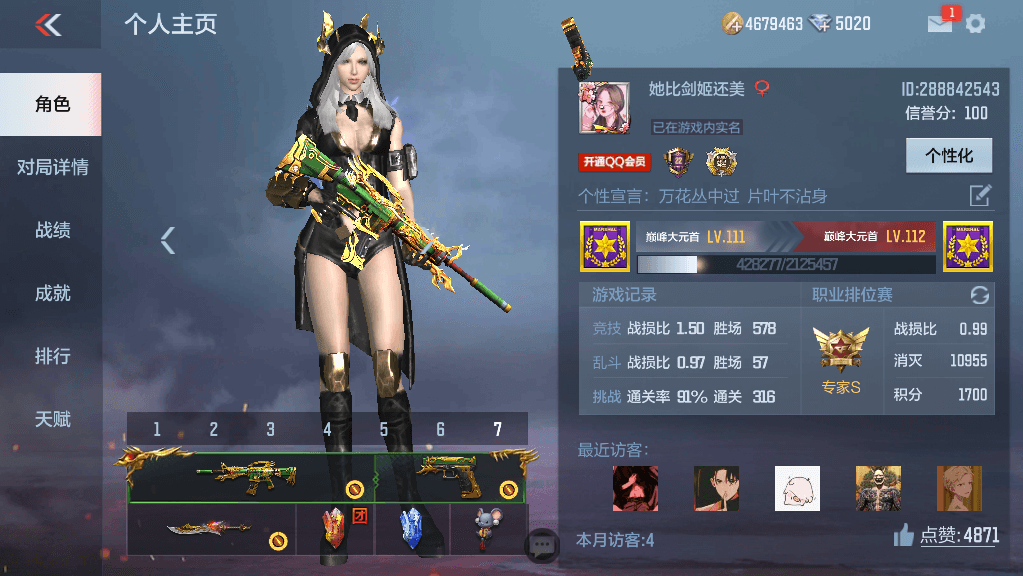Open the 对局详情 tab
The height and width of the screenshot is (576, 1023).
(x=52, y=167)
